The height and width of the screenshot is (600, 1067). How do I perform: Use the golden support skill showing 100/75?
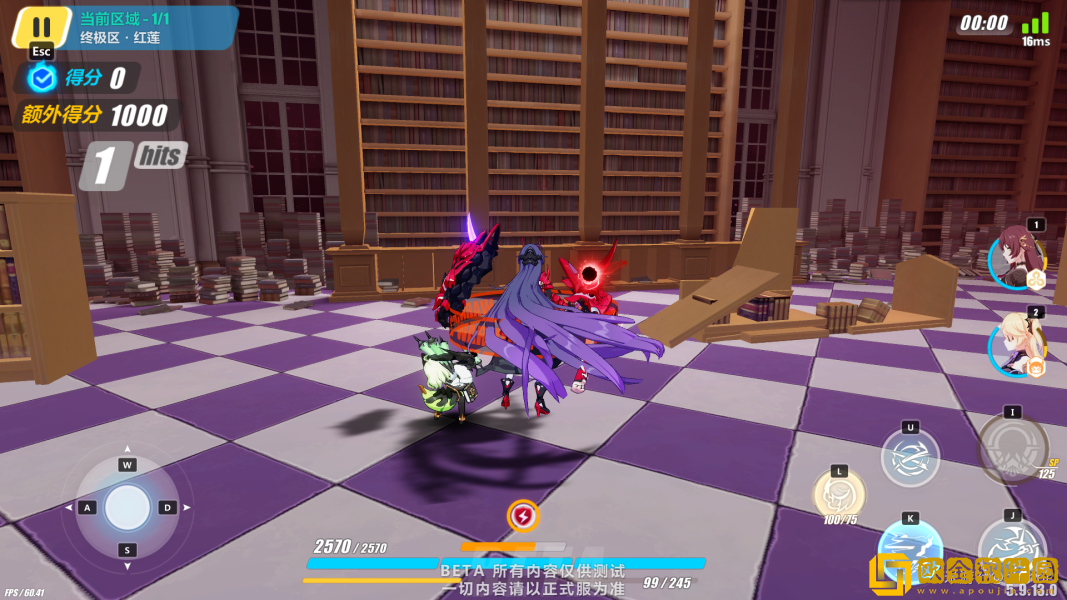839,493
